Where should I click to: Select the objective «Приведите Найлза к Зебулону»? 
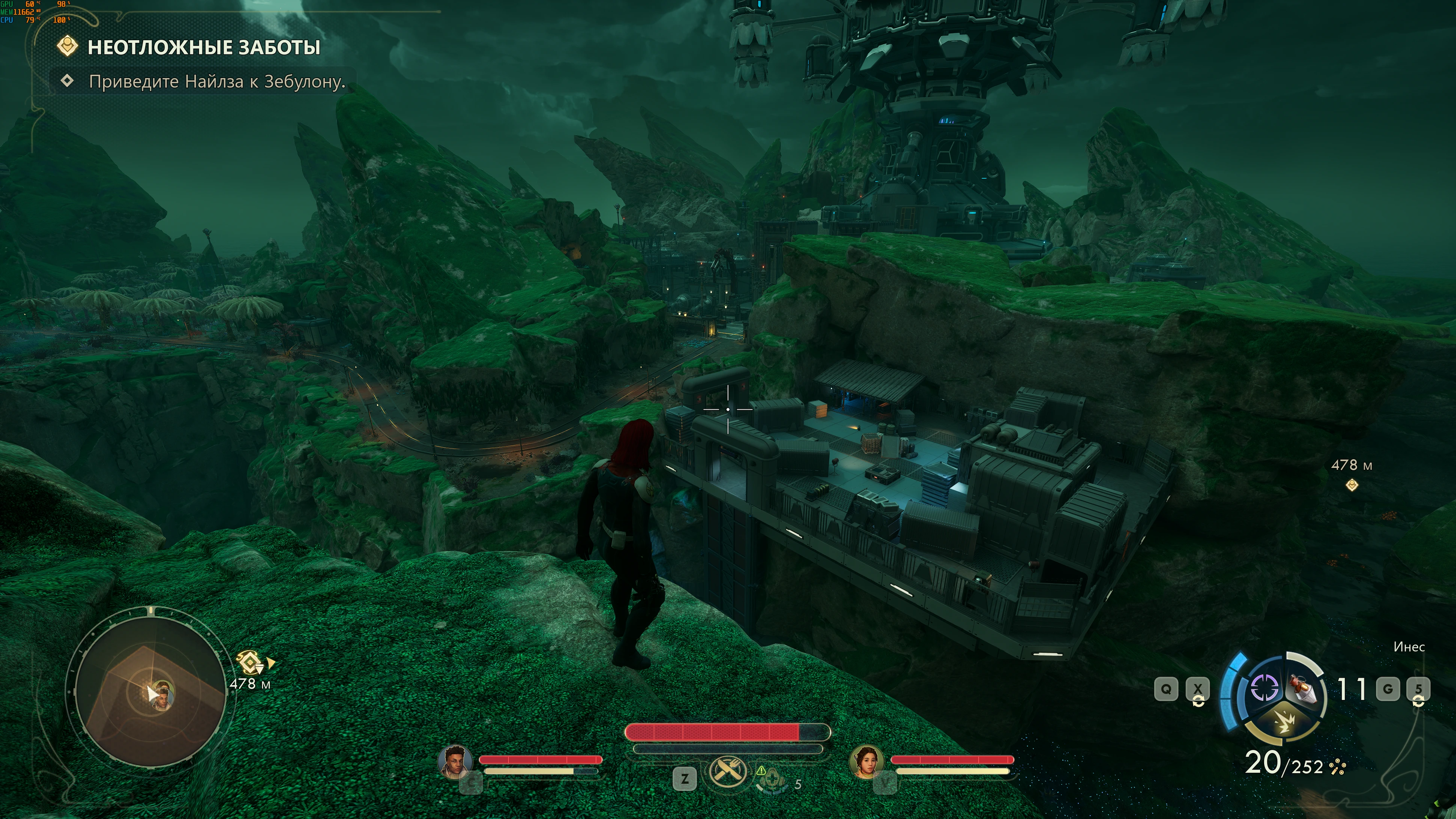coord(217,82)
